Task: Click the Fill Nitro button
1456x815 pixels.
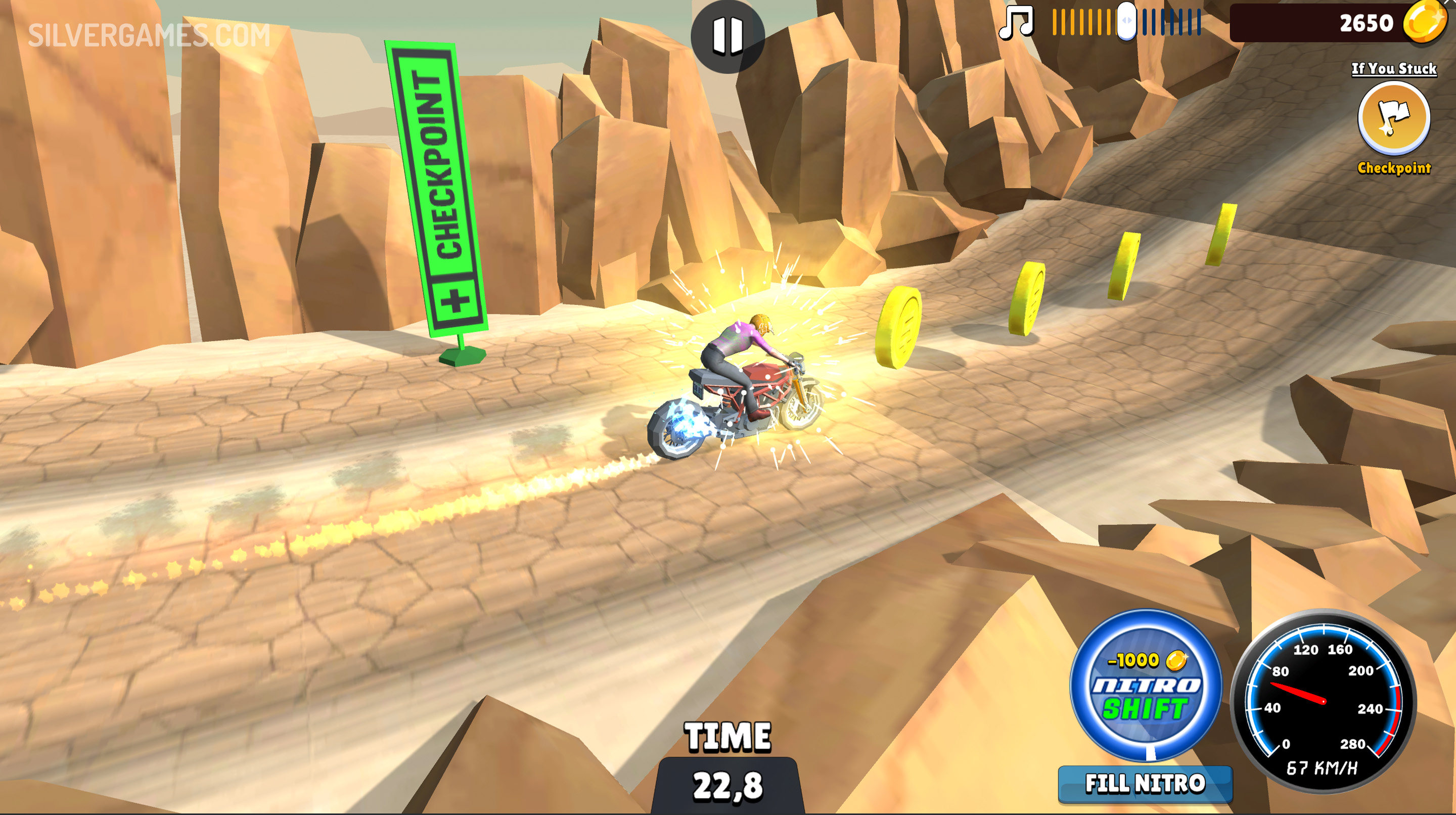Action: (x=1145, y=784)
